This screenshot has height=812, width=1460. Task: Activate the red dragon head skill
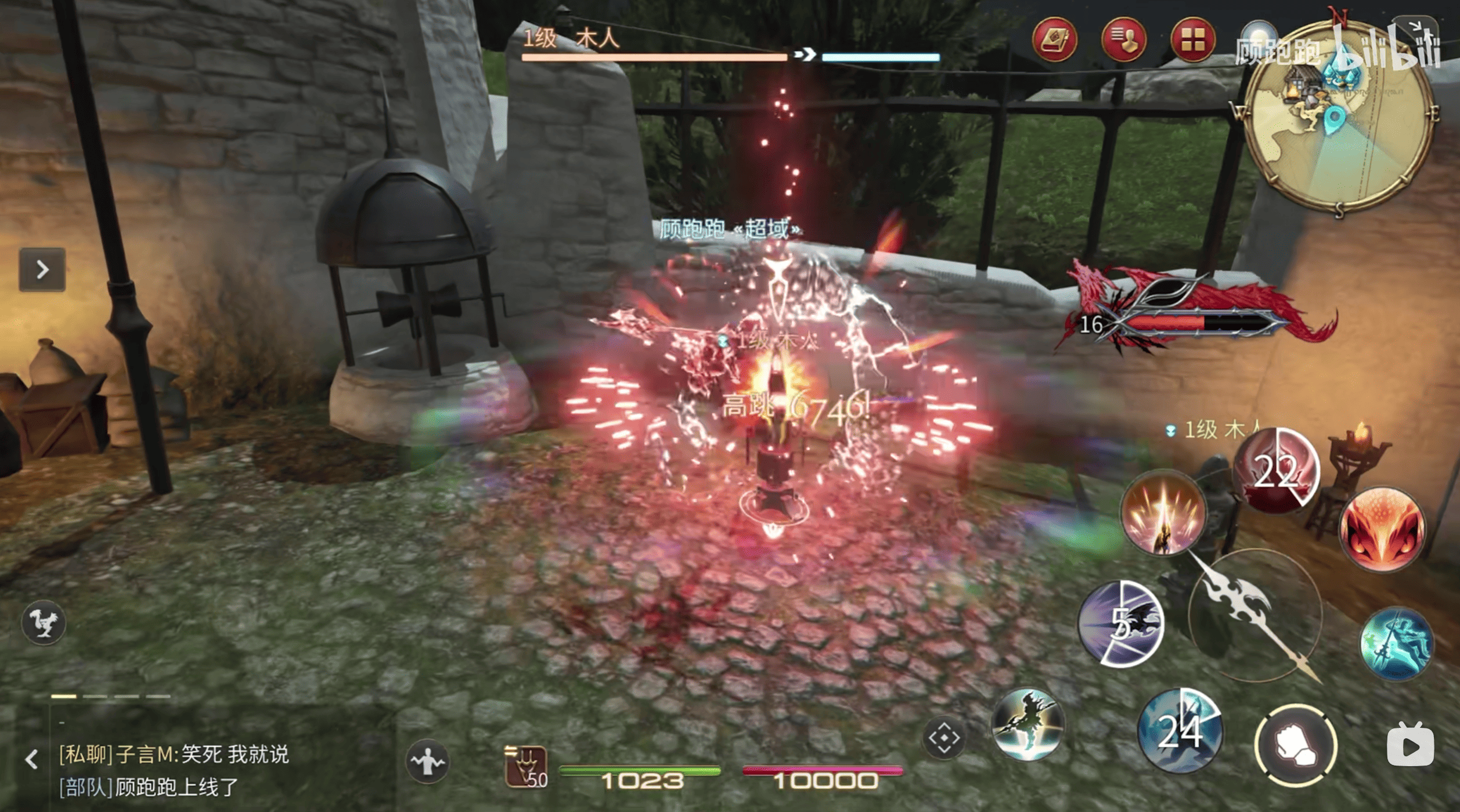(1382, 529)
